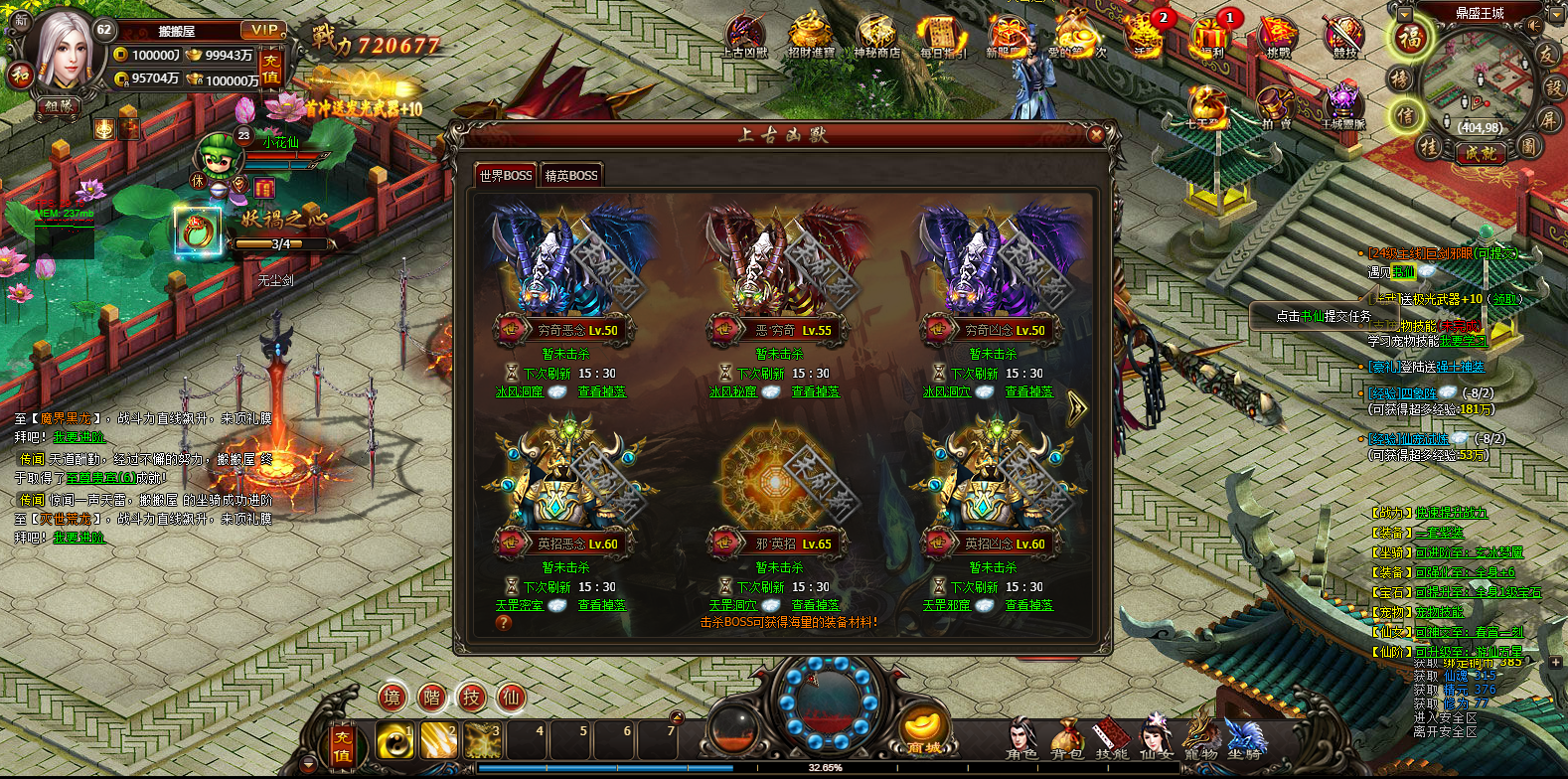1568x779 pixels.
Task: Open the 福利 gift box icon
Action: (1211, 37)
